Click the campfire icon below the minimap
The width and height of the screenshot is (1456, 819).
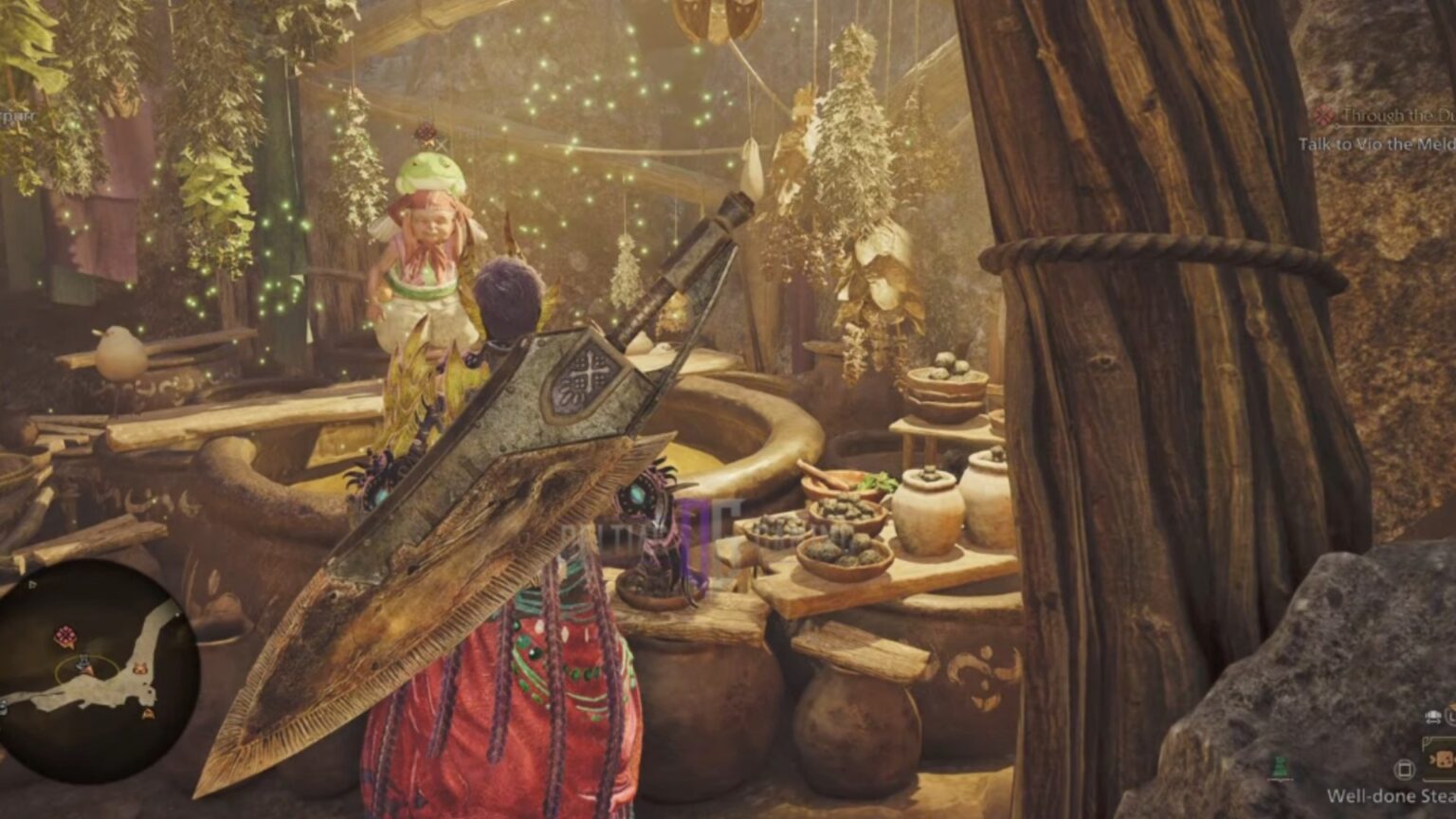(147, 713)
